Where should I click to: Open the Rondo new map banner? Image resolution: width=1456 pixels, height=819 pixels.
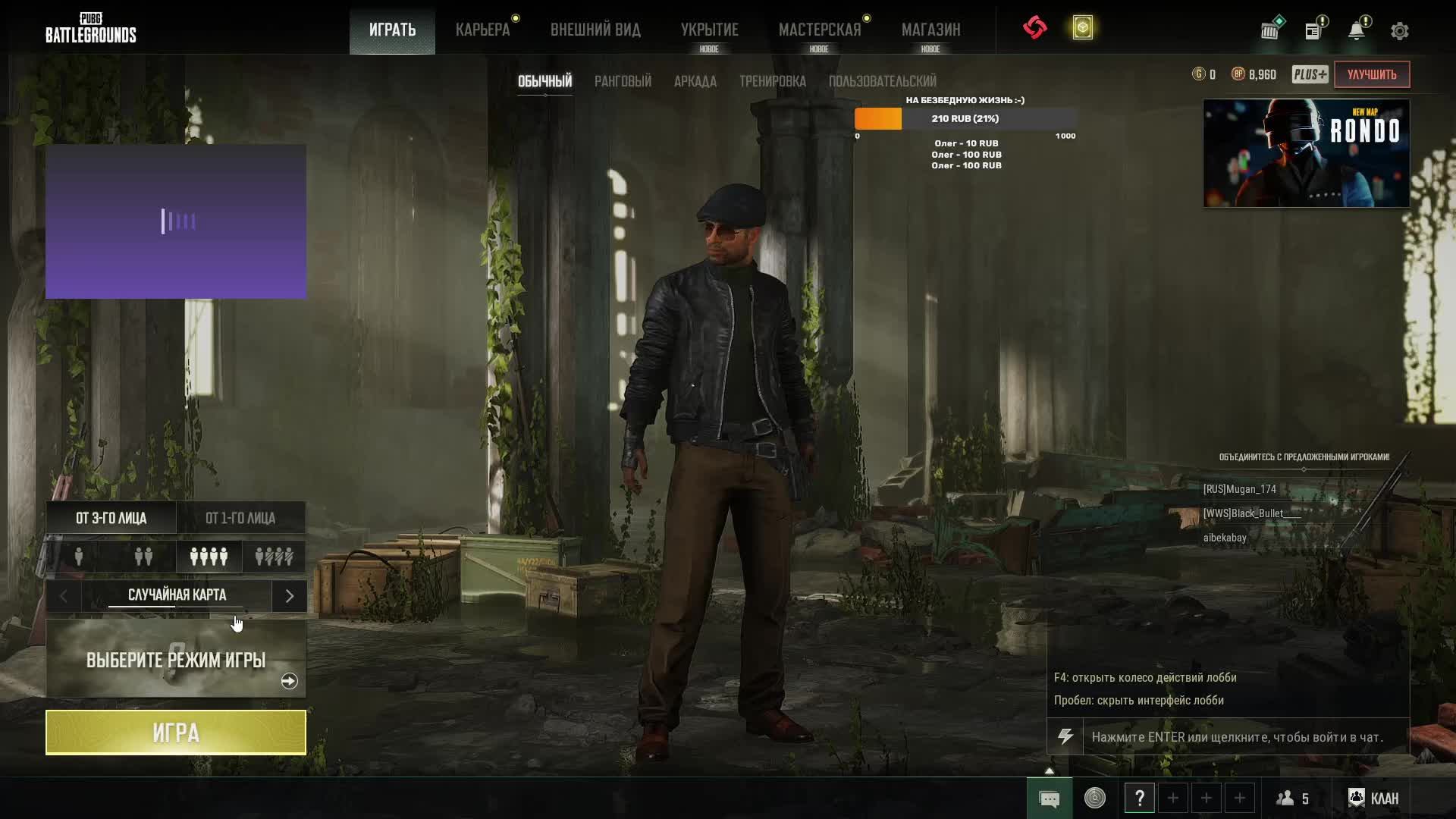pyautogui.click(x=1306, y=153)
